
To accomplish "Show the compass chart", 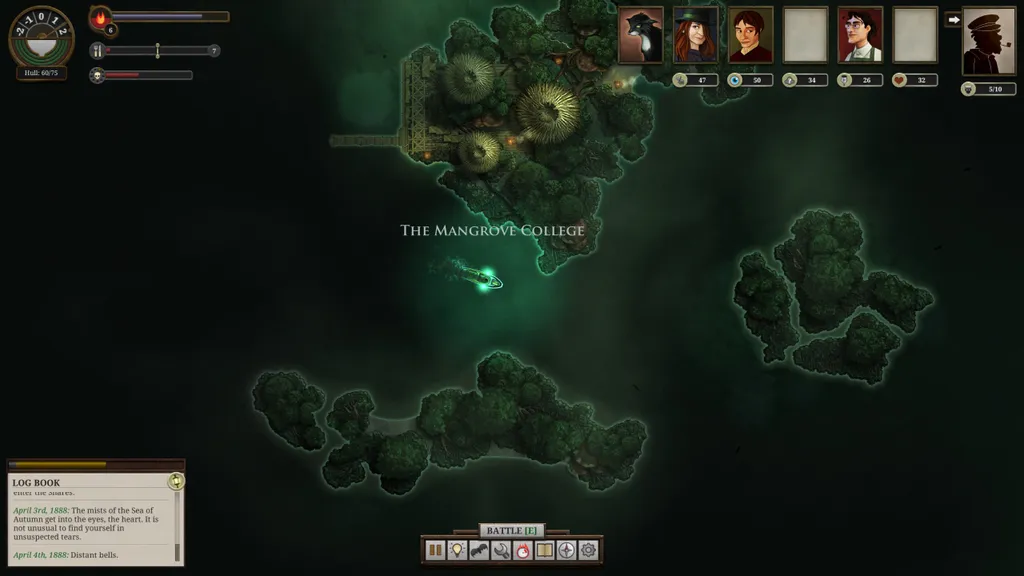I will pyautogui.click(x=567, y=550).
